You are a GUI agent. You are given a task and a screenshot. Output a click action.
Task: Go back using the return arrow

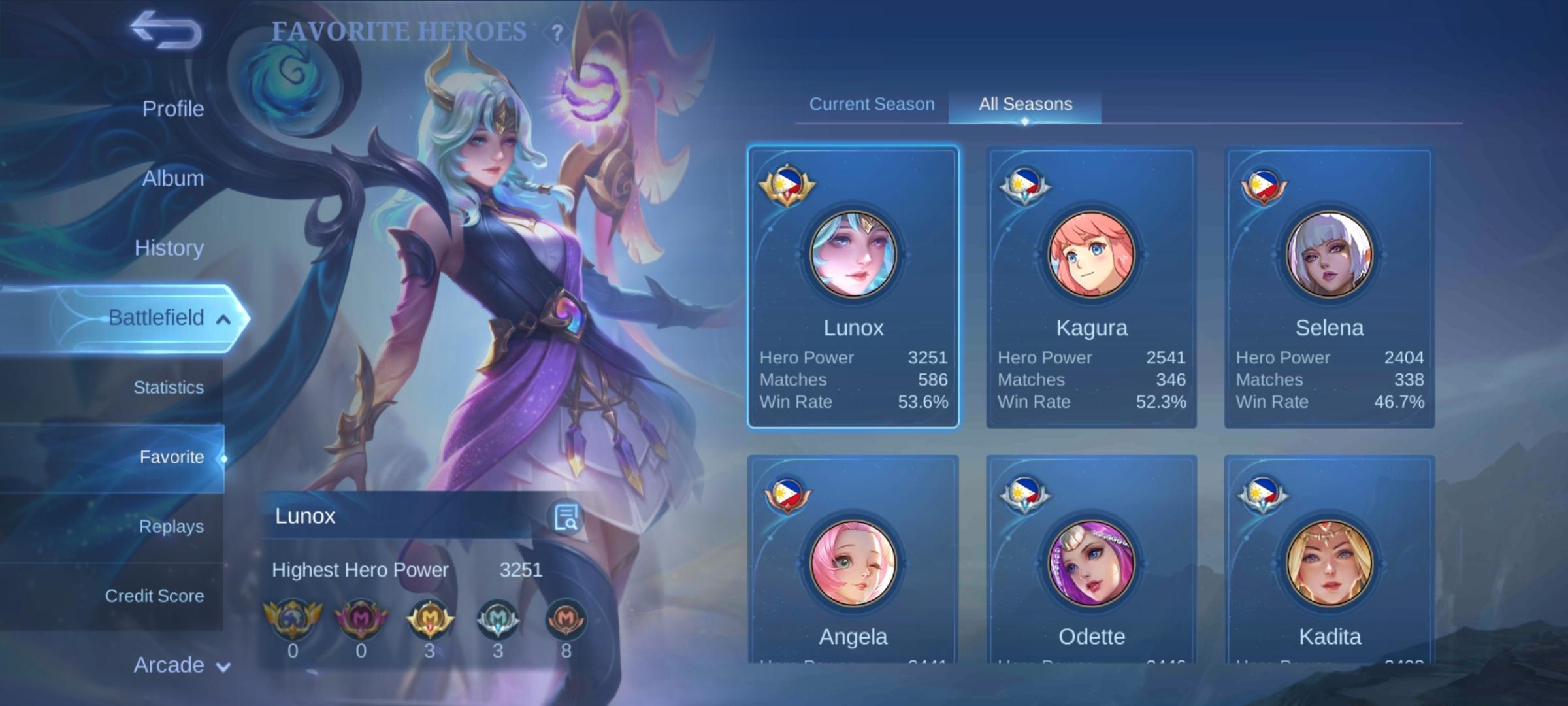tap(166, 31)
